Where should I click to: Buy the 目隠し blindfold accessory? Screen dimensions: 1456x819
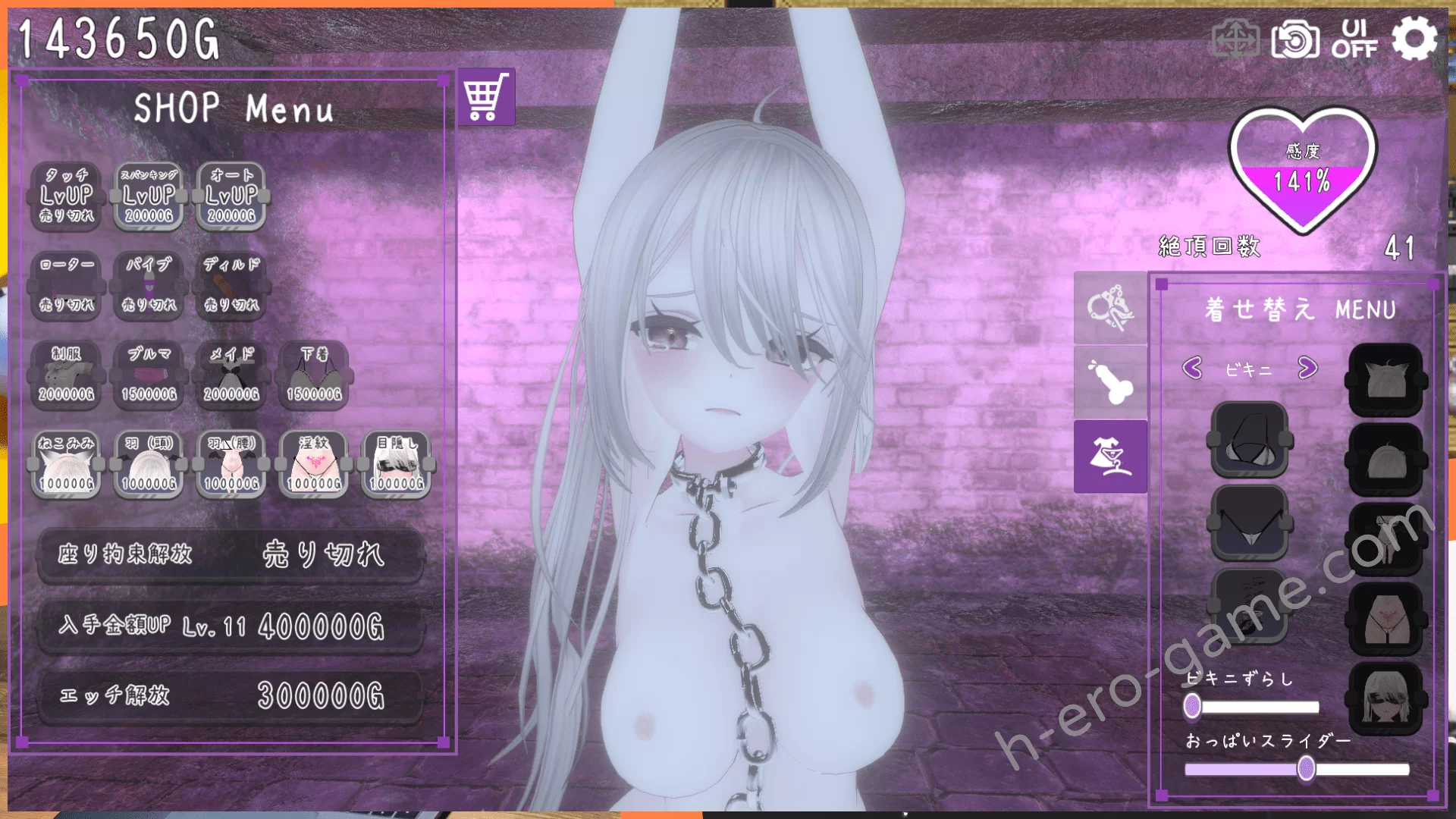click(x=397, y=464)
